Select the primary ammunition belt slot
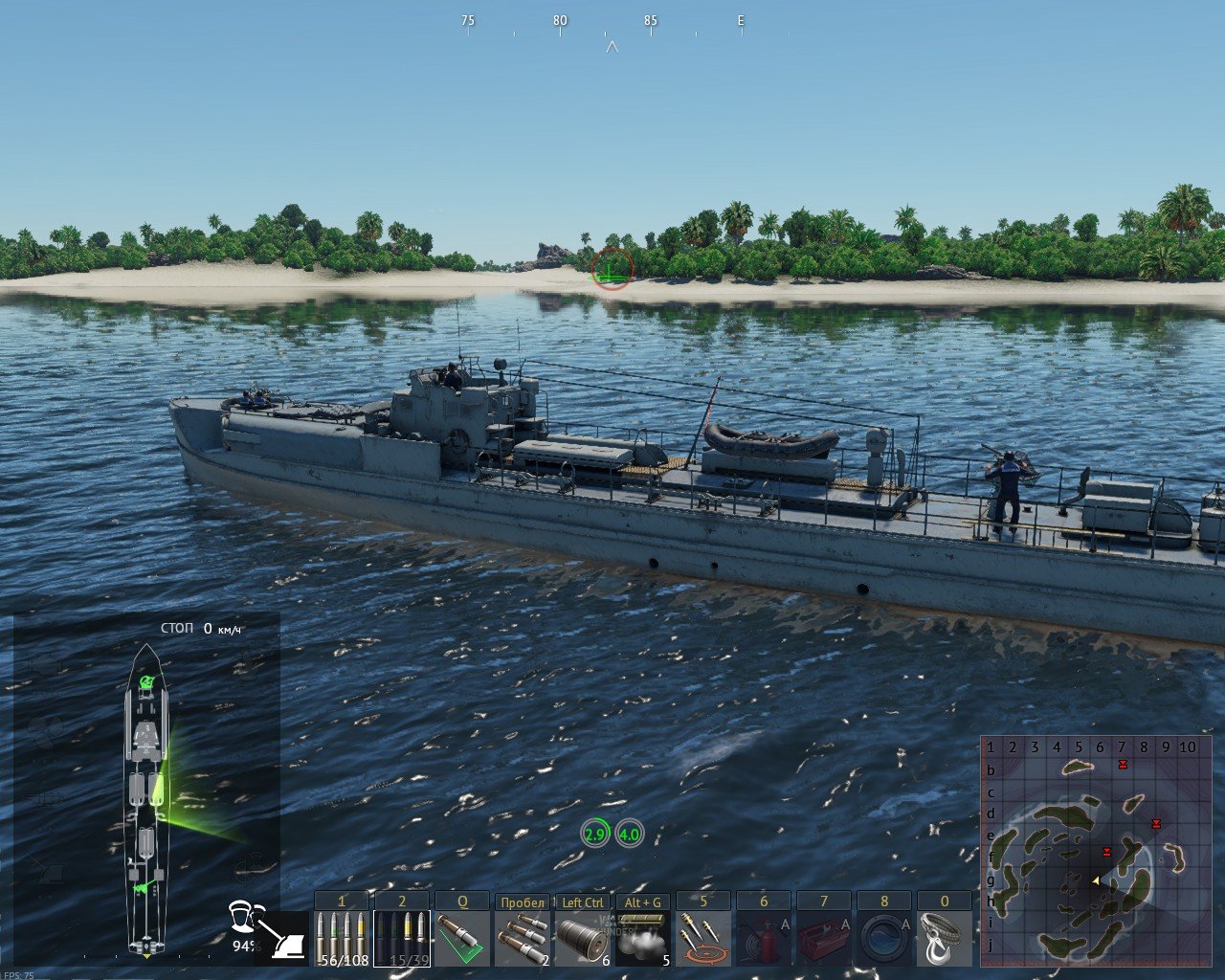Screen dimensions: 1225x980 [342, 939]
